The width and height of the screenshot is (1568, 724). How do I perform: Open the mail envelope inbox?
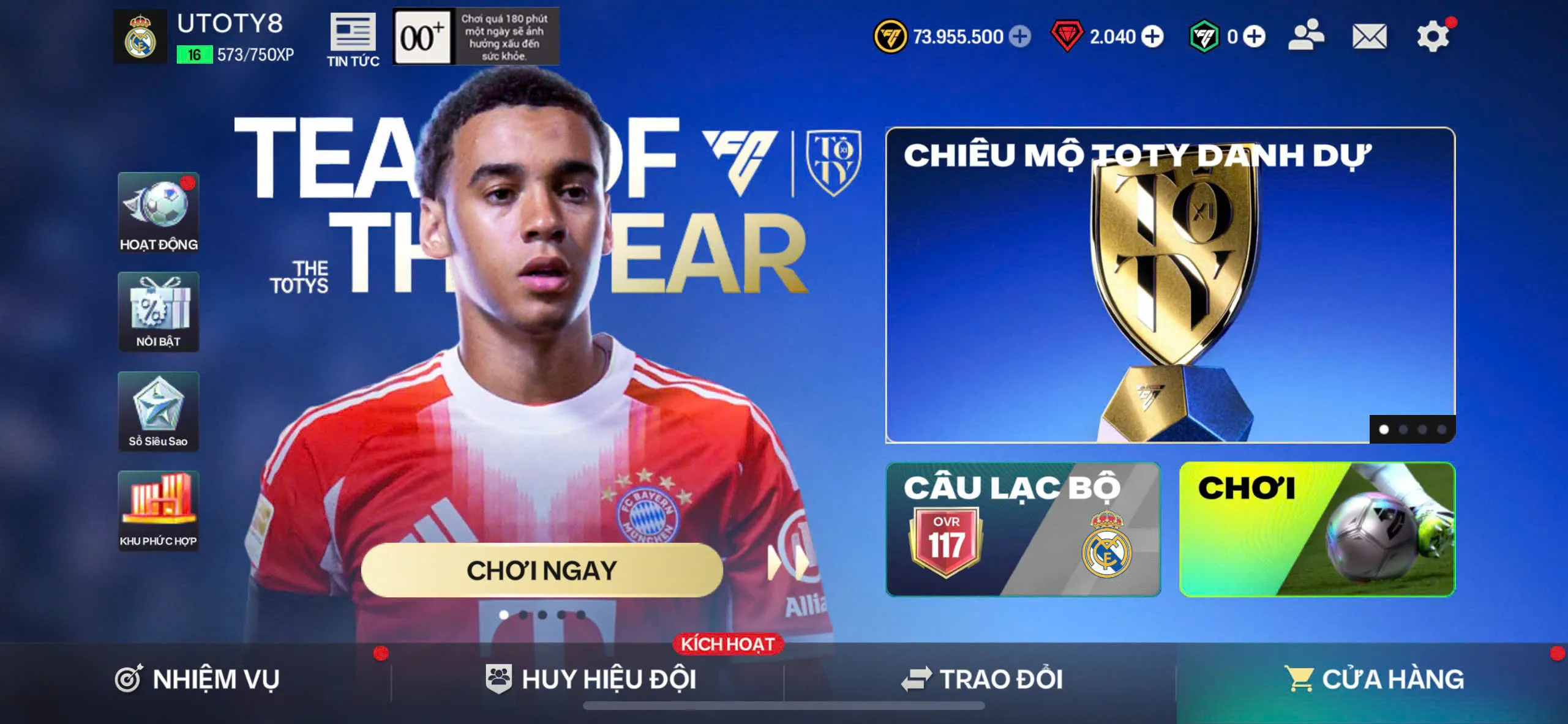click(x=1369, y=37)
